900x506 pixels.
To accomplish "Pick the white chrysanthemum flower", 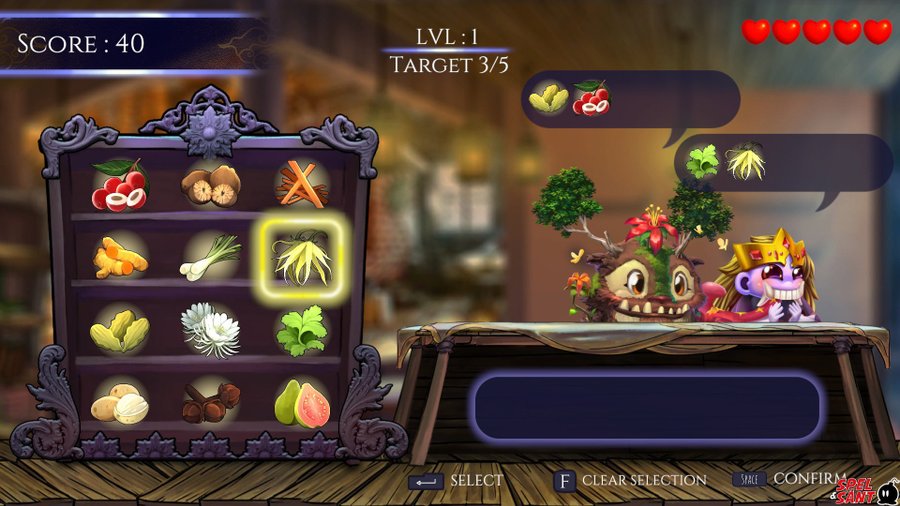I will point(210,331).
